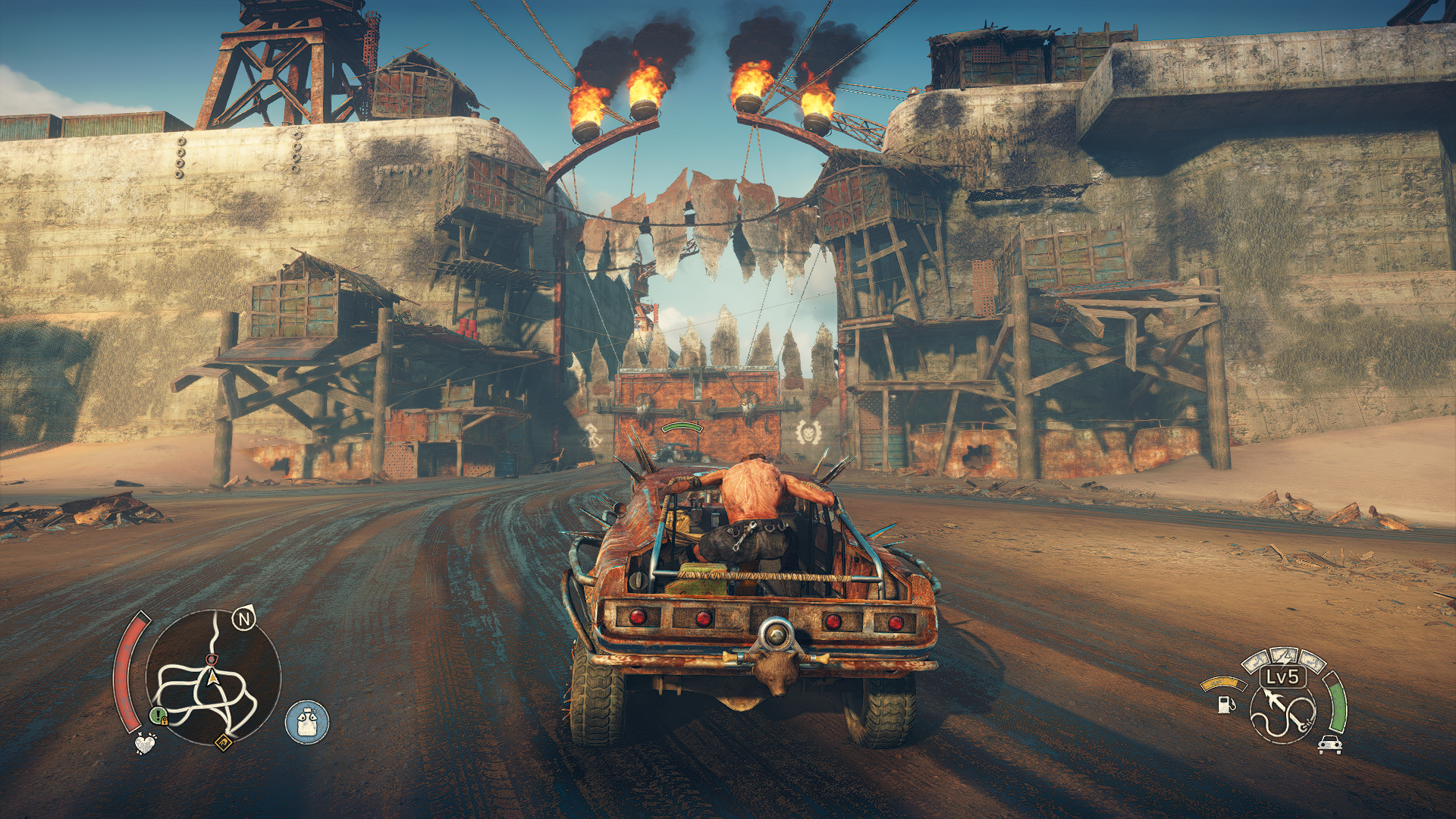
Task: Open the circular road minimap
Action: (x=212, y=679)
